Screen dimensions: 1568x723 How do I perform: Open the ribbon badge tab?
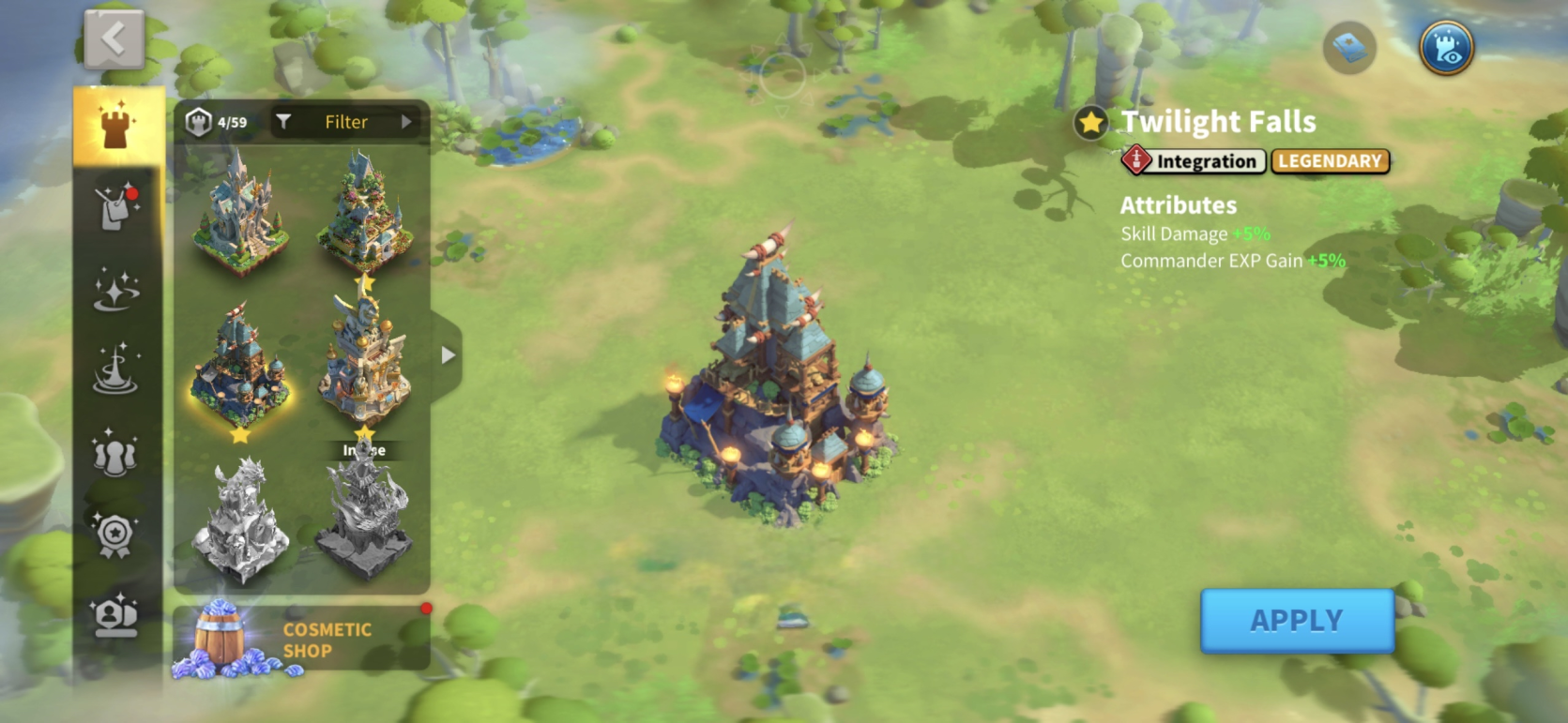pos(117,535)
